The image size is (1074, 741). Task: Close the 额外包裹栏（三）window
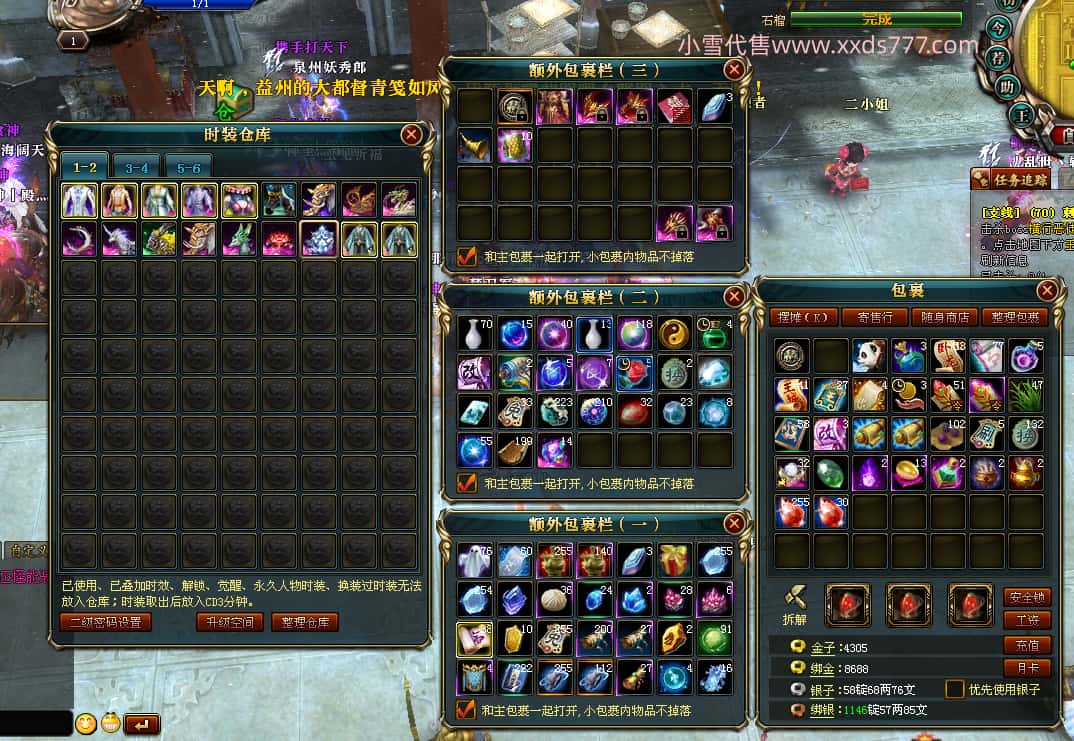click(x=734, y=69)
